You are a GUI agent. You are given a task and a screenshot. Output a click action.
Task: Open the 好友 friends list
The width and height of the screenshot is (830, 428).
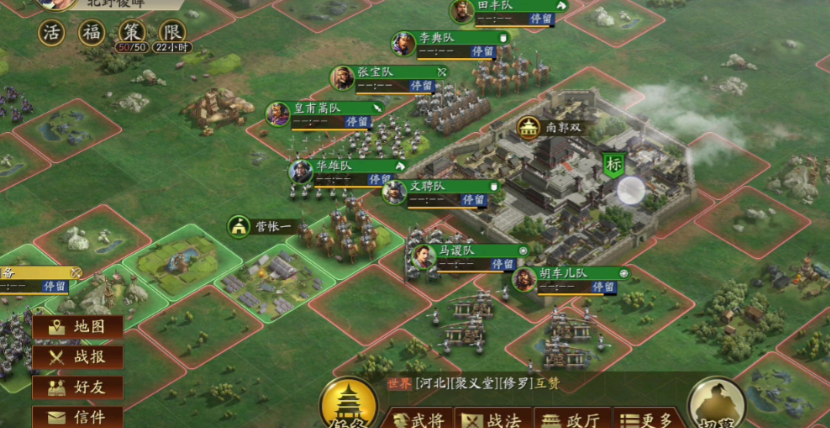point(78,387)
